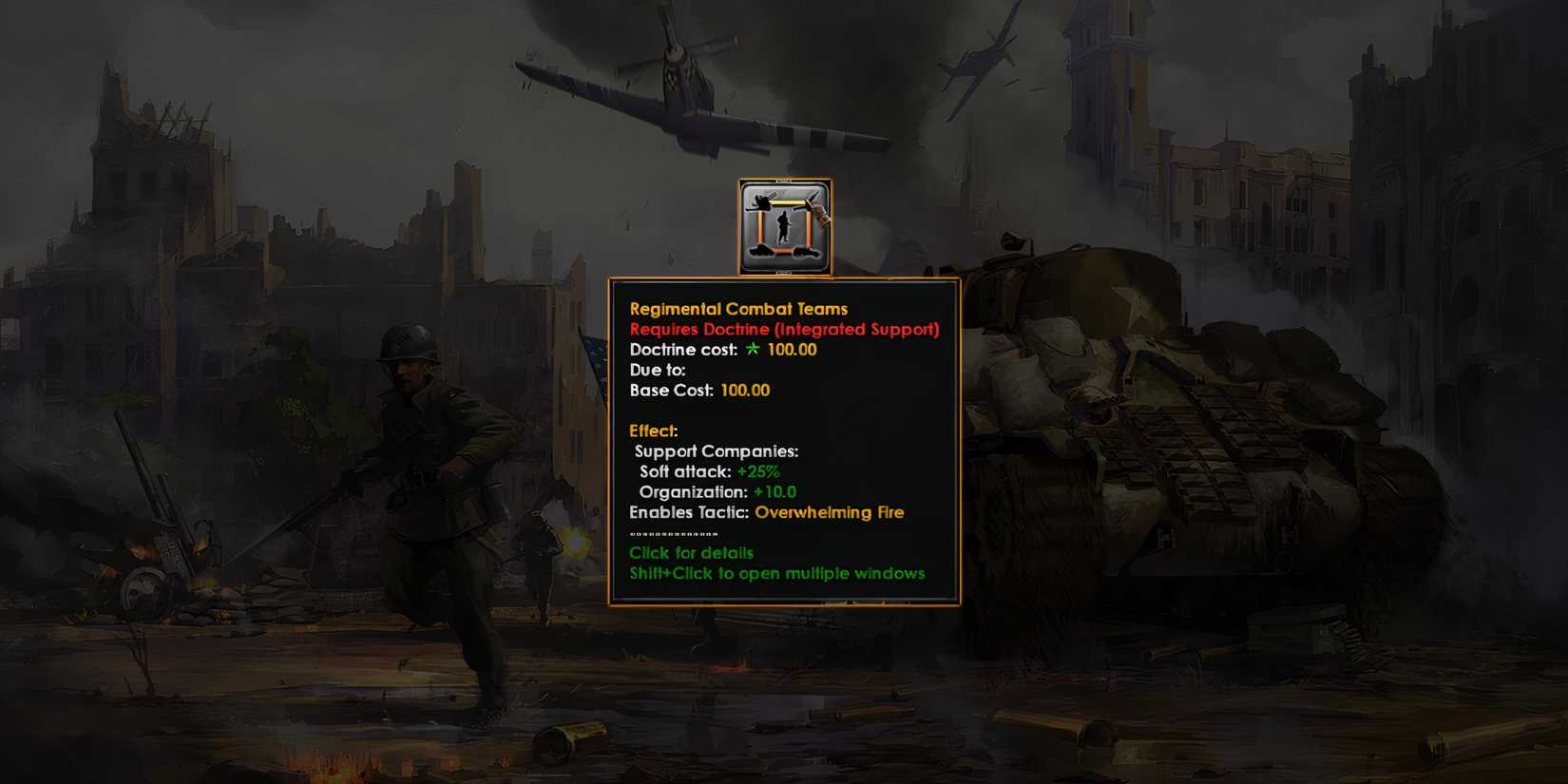Click the Base Cost 100.00 value
This screenshot has width=1568, height=784.
(x=745, y=391)
